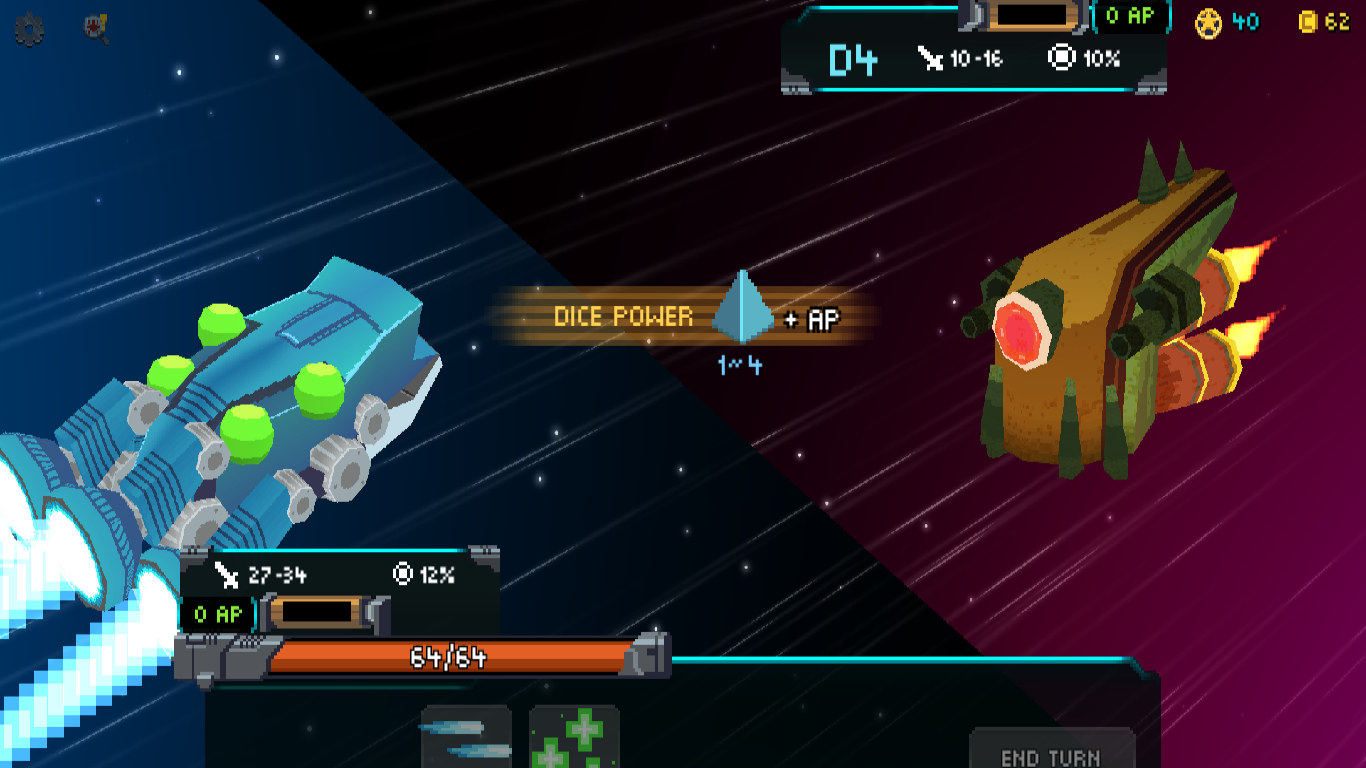Roll the blue Dice Power pyramid die
The width and height of the screenshot is (1366, 768).
tap(742, 307)
